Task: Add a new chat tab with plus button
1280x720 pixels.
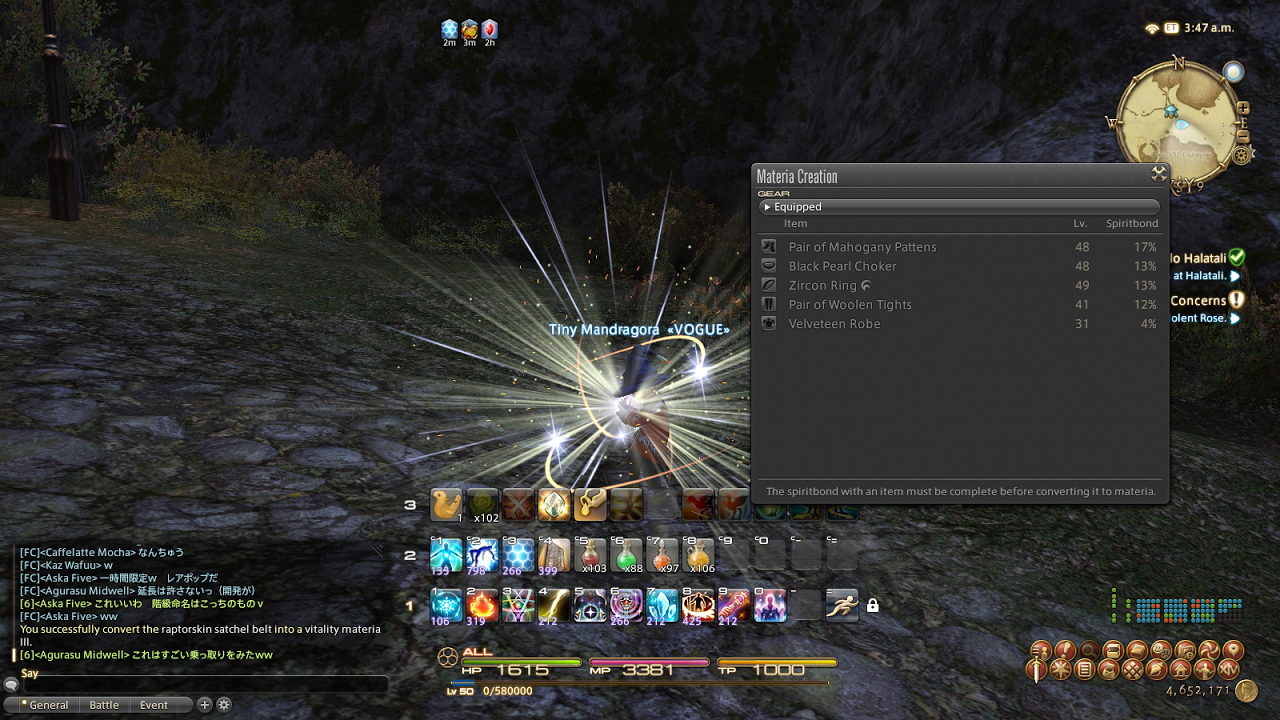Action: pyautogui.click(x=205, y=704)
